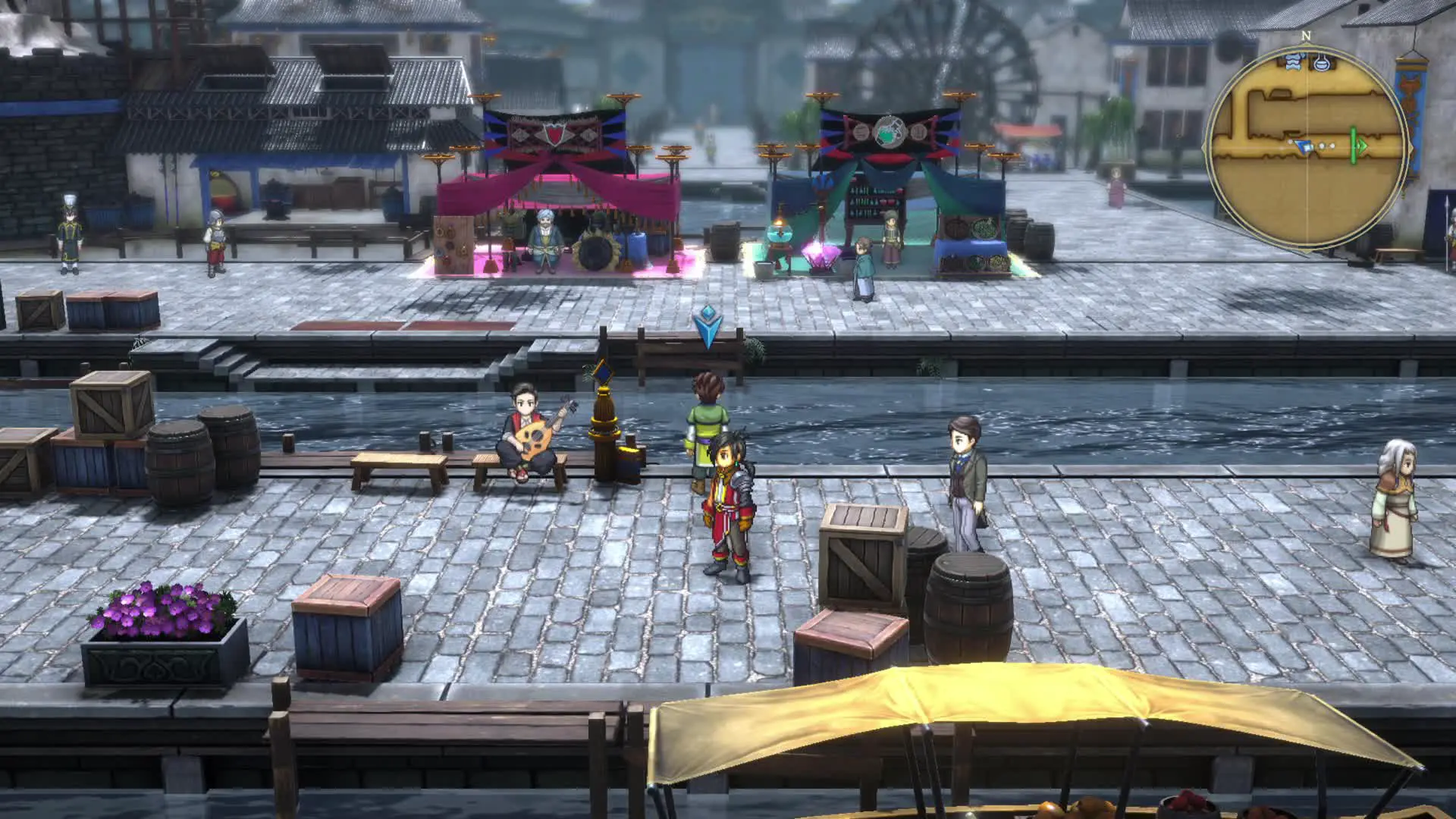
Task: Select the green exit arrow marker on minimap
Action: click(x=1361, y=146)
